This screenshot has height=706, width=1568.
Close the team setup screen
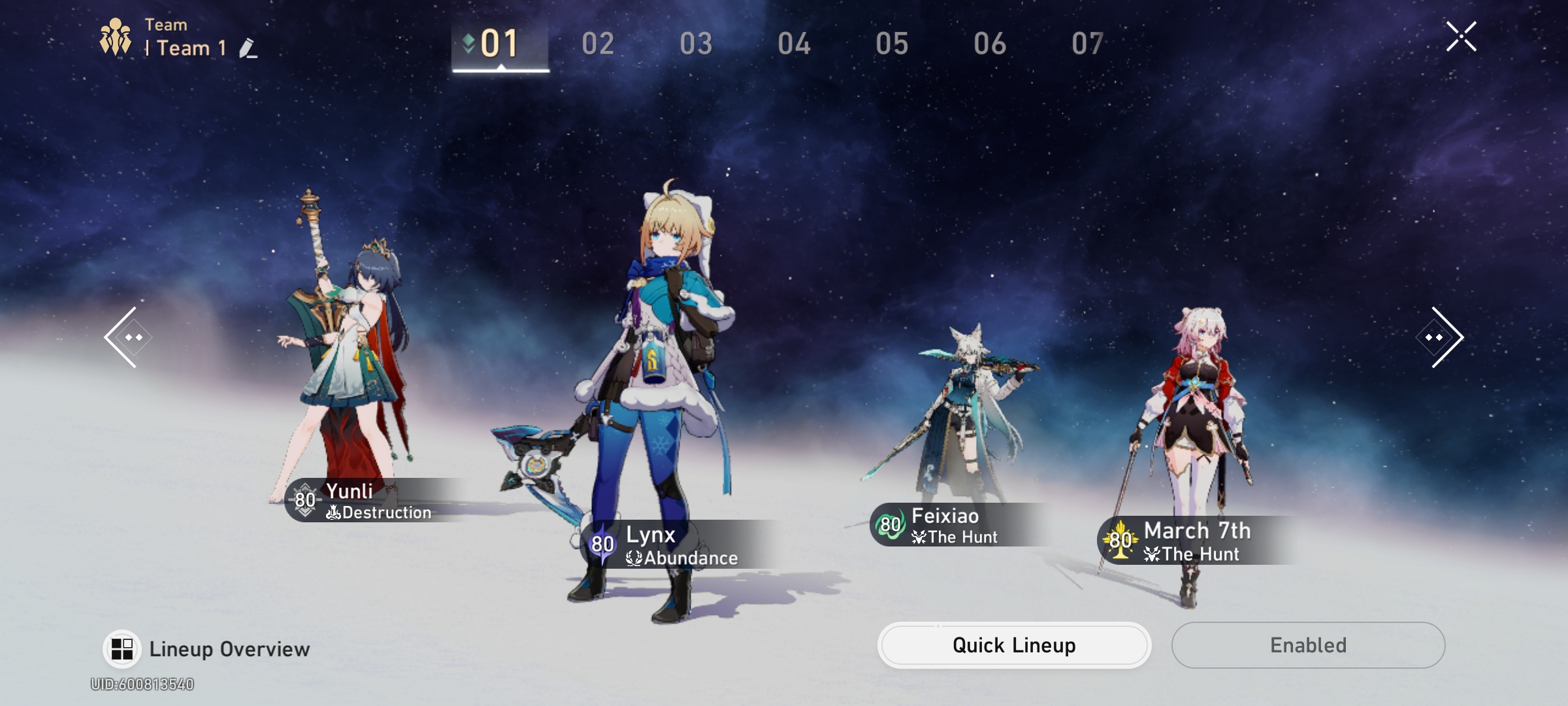pos(1461,37)
